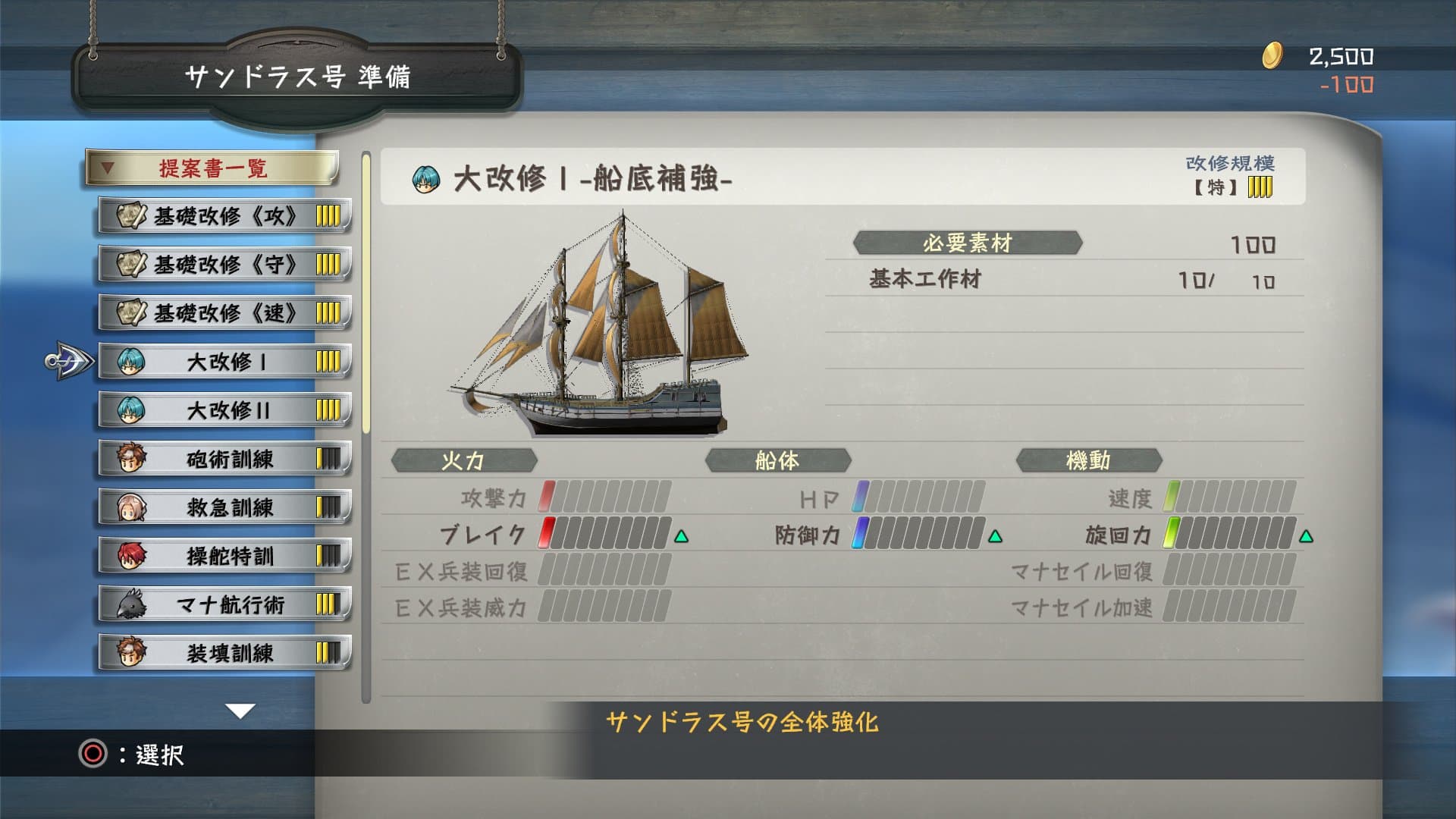This screenshot has width=1456, height=819.
Task: Click the scroll icon beside 基礎改修《攻》
Action: 130,215
